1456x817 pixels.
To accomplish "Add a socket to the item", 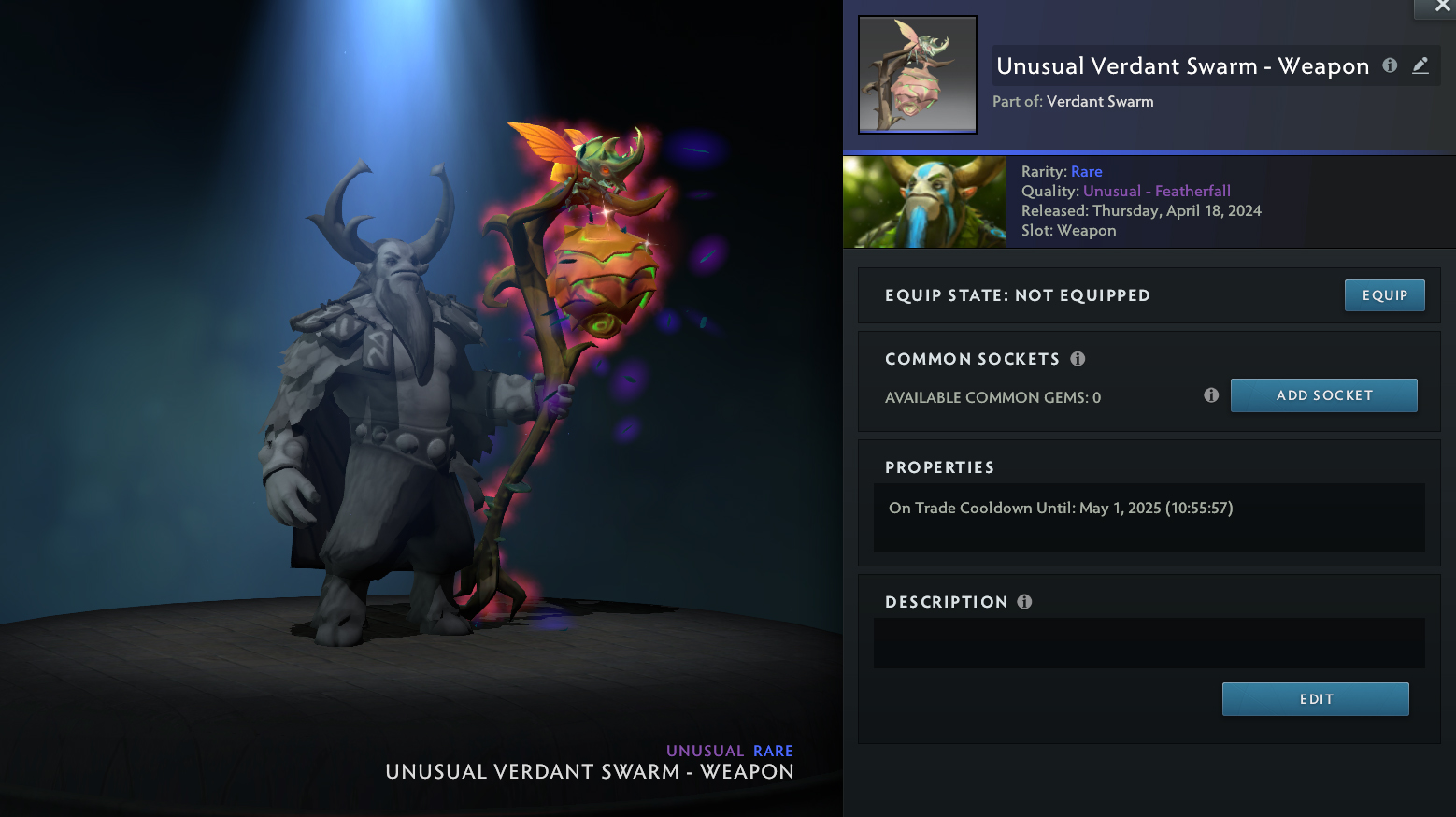I will coord(1323,395).
